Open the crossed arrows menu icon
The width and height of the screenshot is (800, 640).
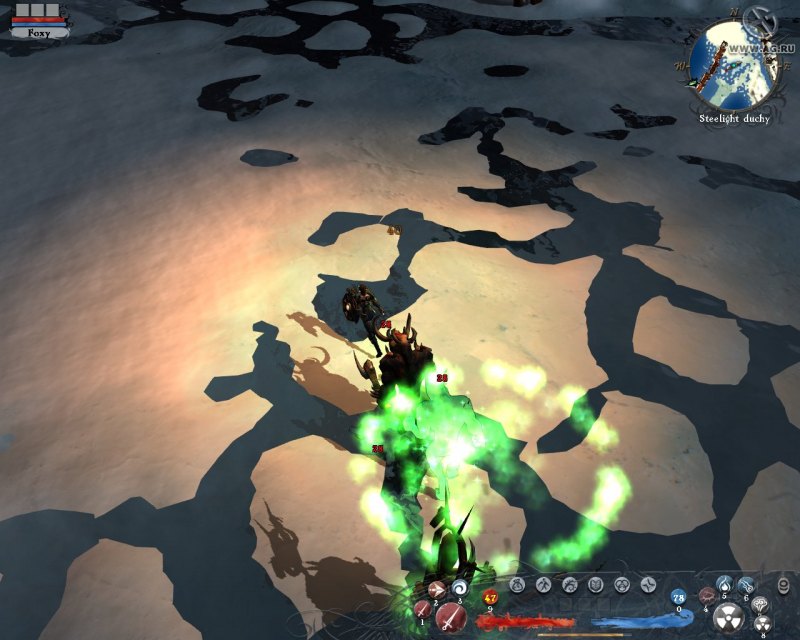coord(647,585)
